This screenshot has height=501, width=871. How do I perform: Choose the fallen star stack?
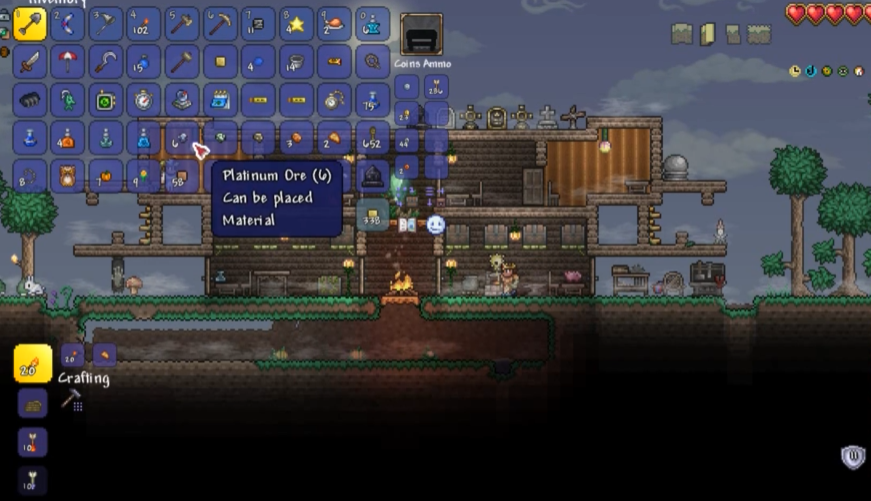[x=296, y=24]
